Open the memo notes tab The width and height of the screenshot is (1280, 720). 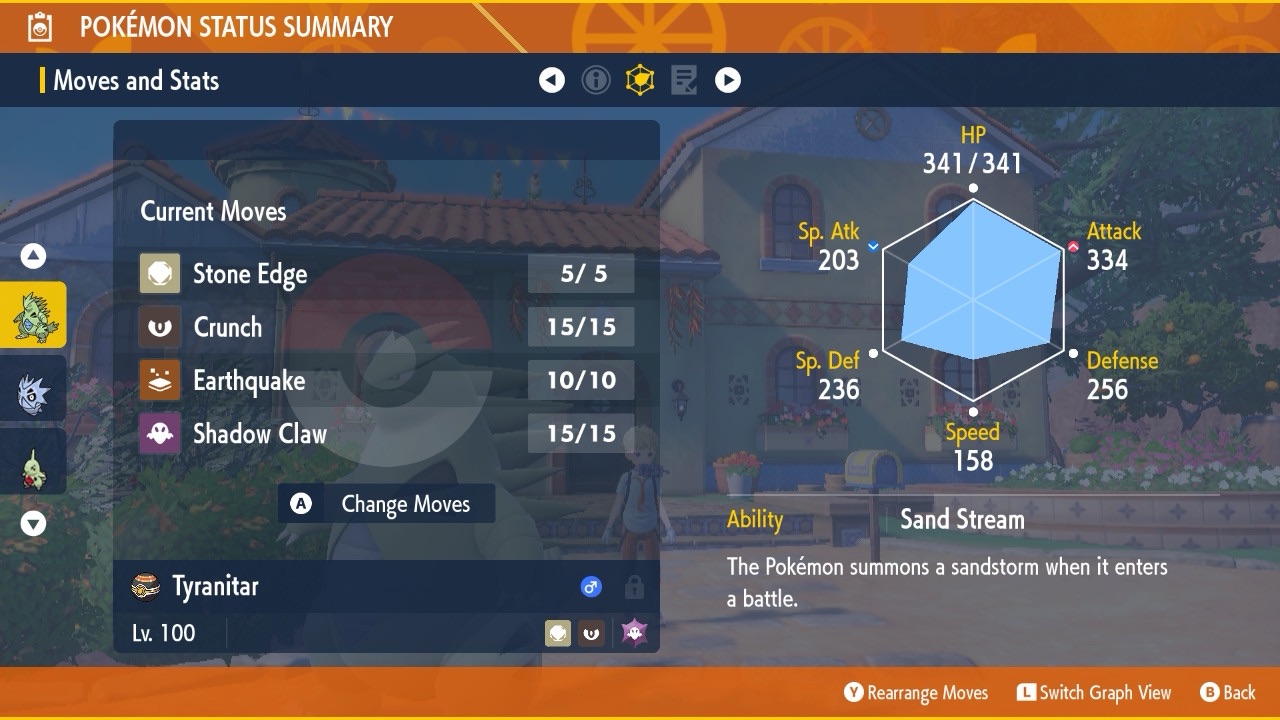click(684, 80)
